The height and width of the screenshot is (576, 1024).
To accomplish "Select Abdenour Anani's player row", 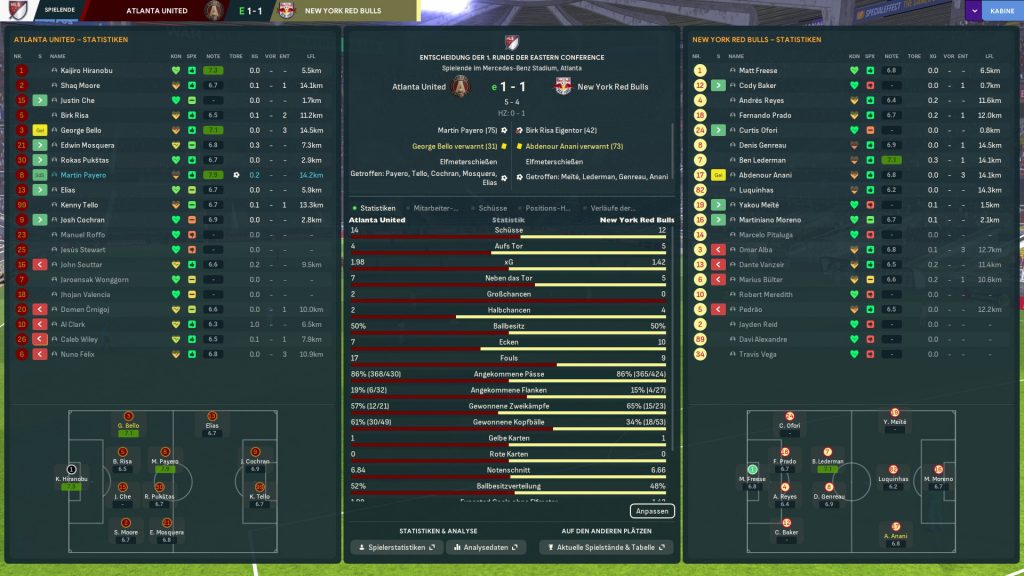I will (x=765, y=175).
